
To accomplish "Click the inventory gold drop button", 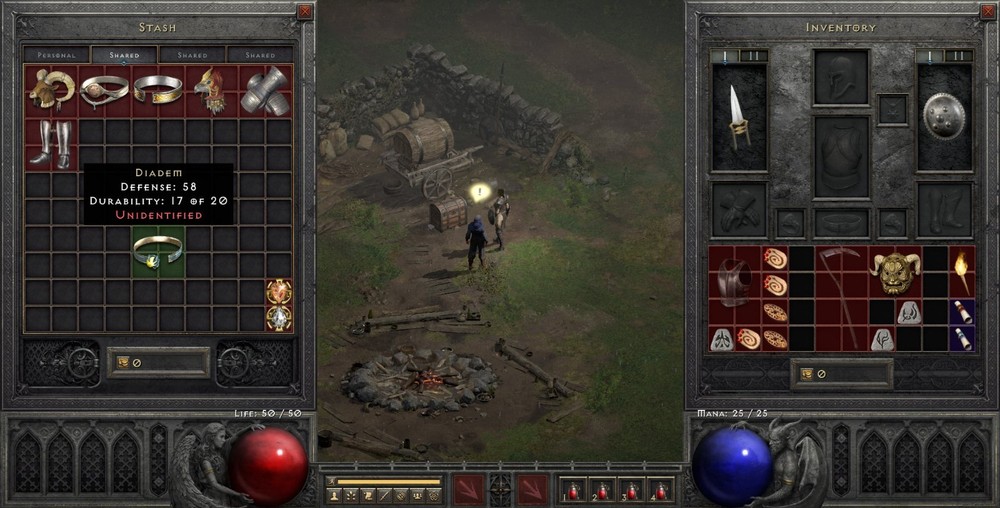I will pyautogui.click(x=806, y=374).
